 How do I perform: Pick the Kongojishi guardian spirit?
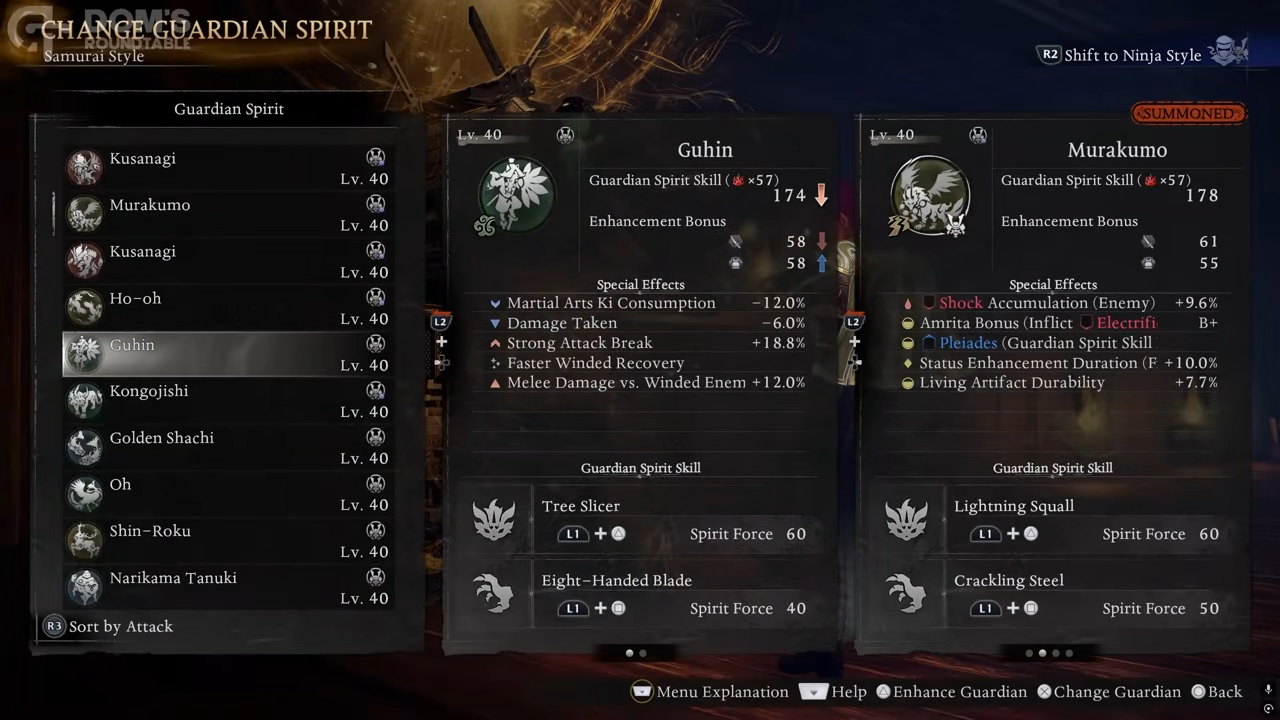[x=228, y=401]
